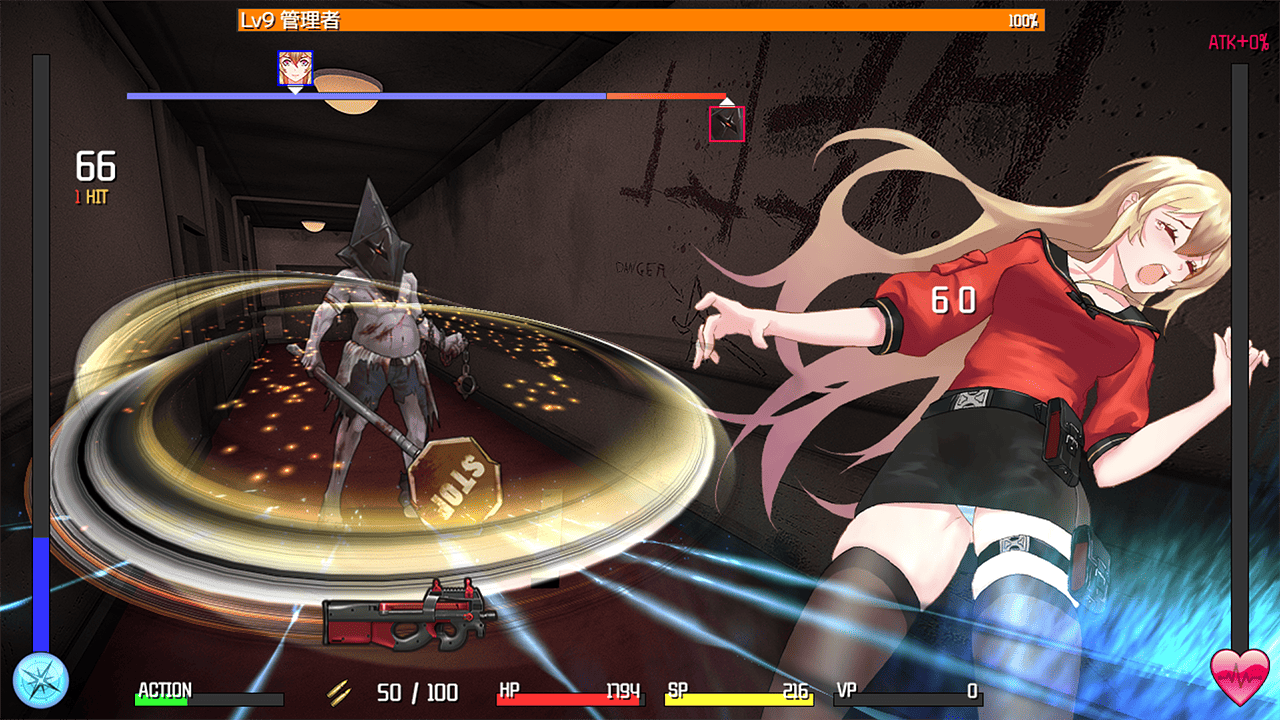Click the blue compass star icon

click(42, 680)
